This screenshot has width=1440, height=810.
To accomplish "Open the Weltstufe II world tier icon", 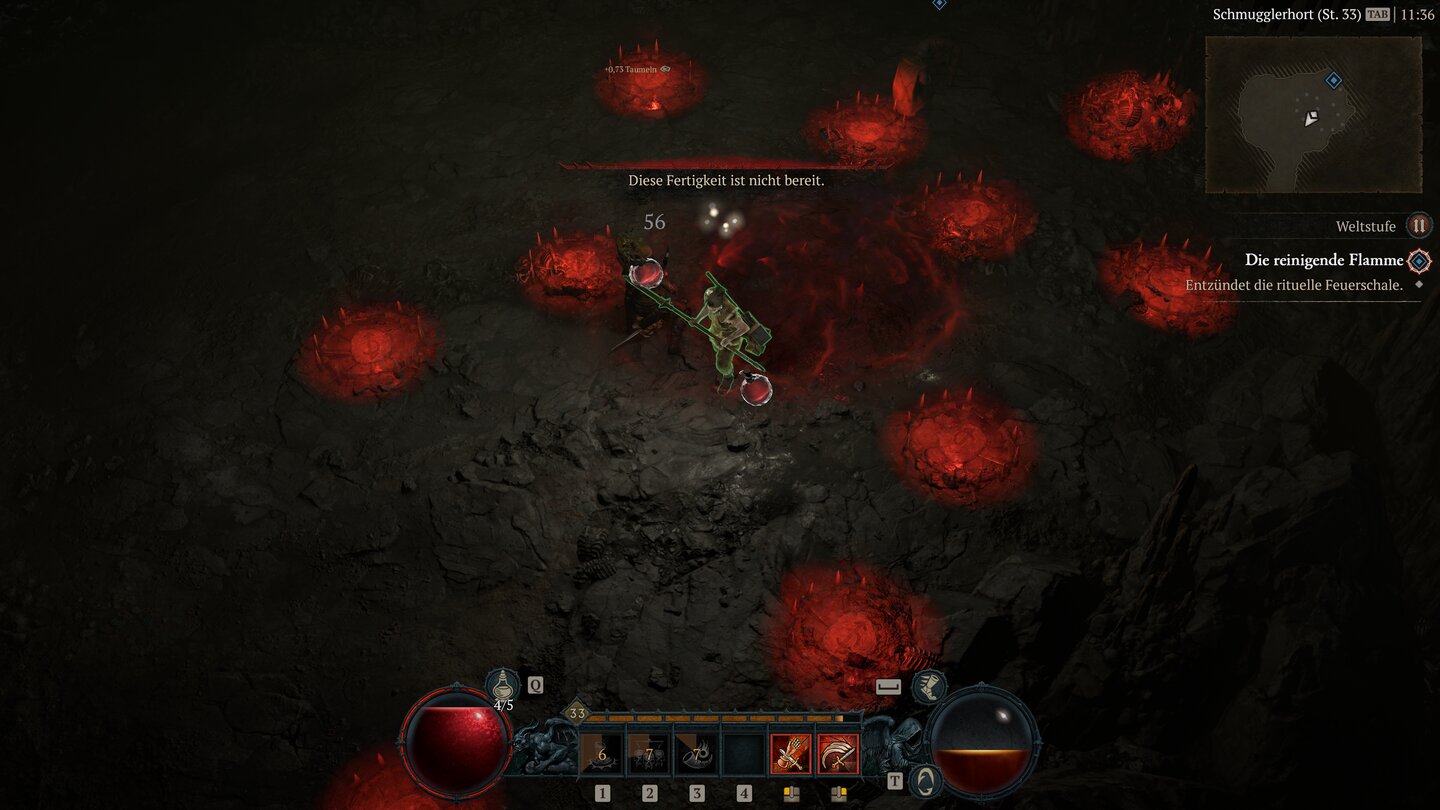I will (x=1418, y=226).
